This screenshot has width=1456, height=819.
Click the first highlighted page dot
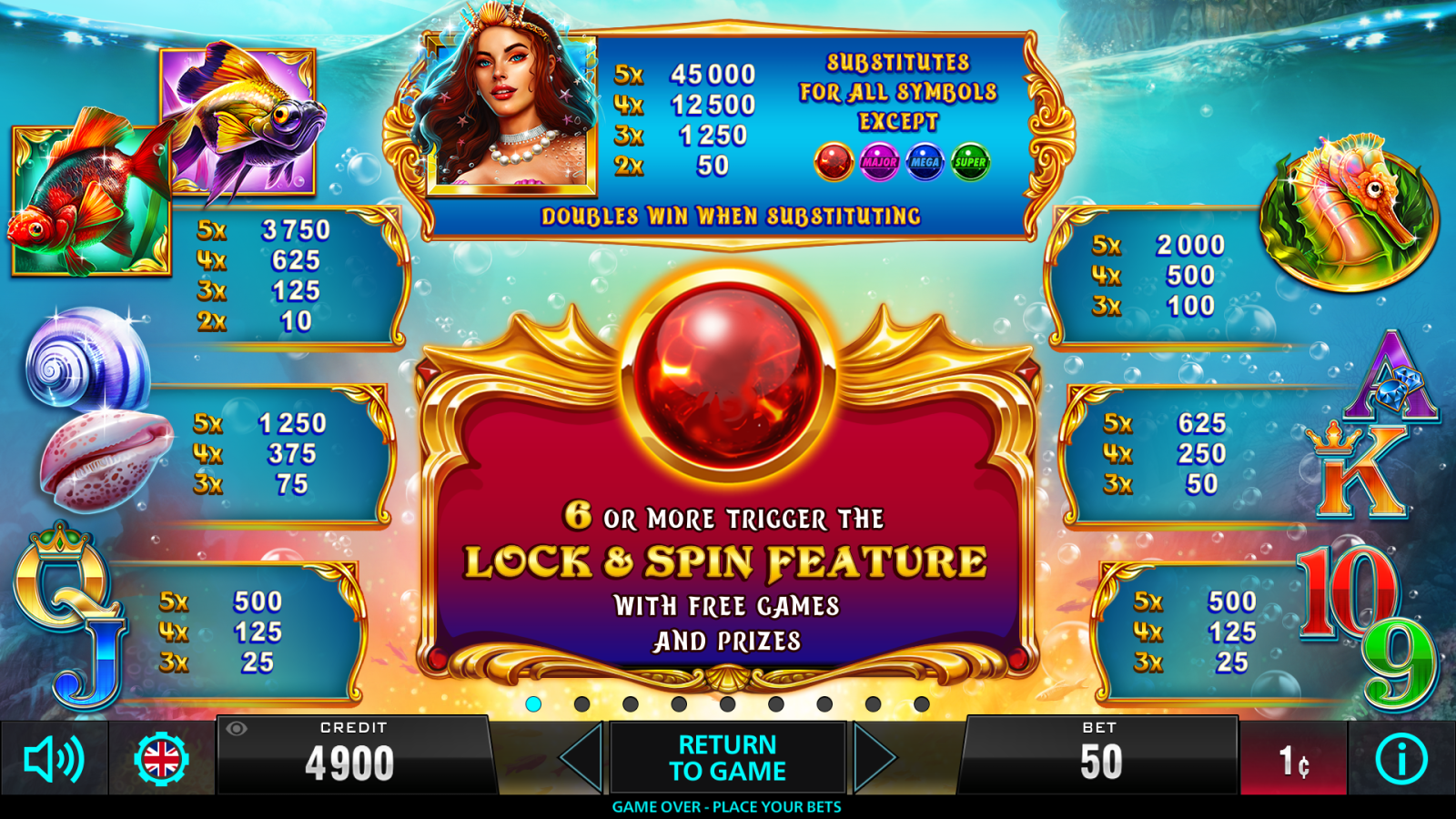click(x=532, y=702)
